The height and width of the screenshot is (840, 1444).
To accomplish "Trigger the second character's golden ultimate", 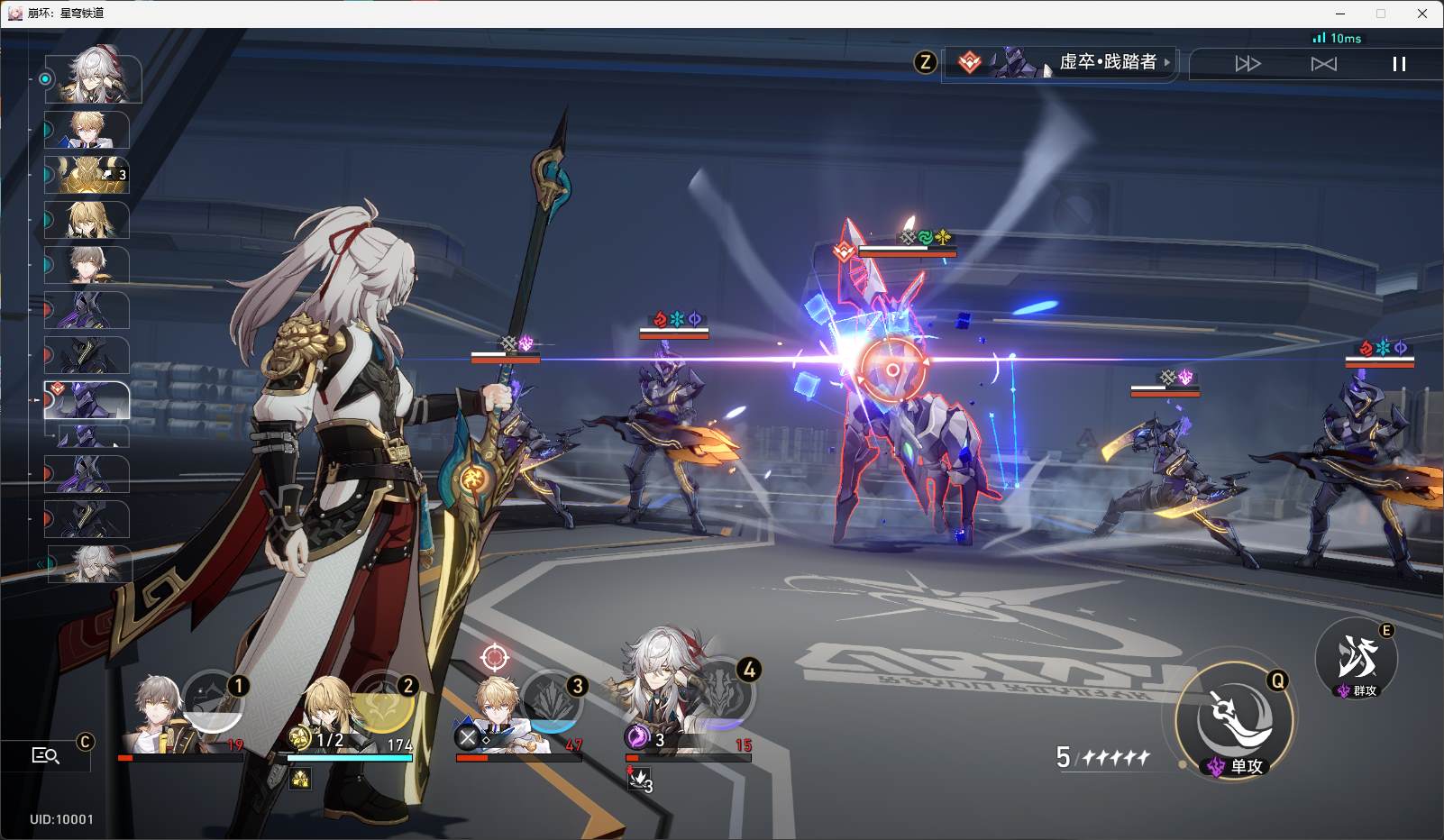I will tap(382, 701).
